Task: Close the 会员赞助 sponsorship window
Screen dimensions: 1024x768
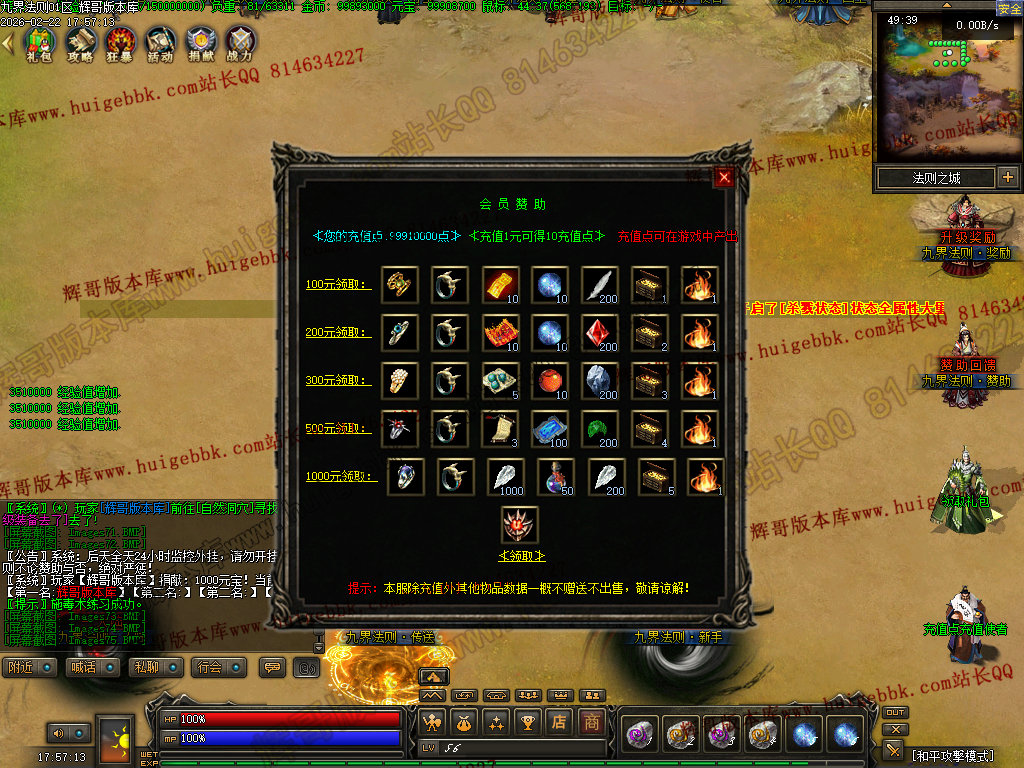Action: 725,178
